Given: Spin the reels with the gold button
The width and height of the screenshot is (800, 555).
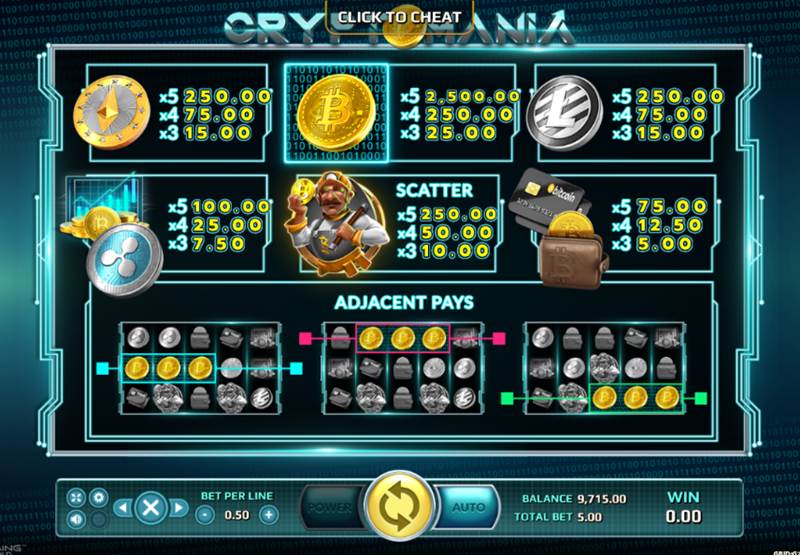Looking at the screenshot, I should (399, 508).
